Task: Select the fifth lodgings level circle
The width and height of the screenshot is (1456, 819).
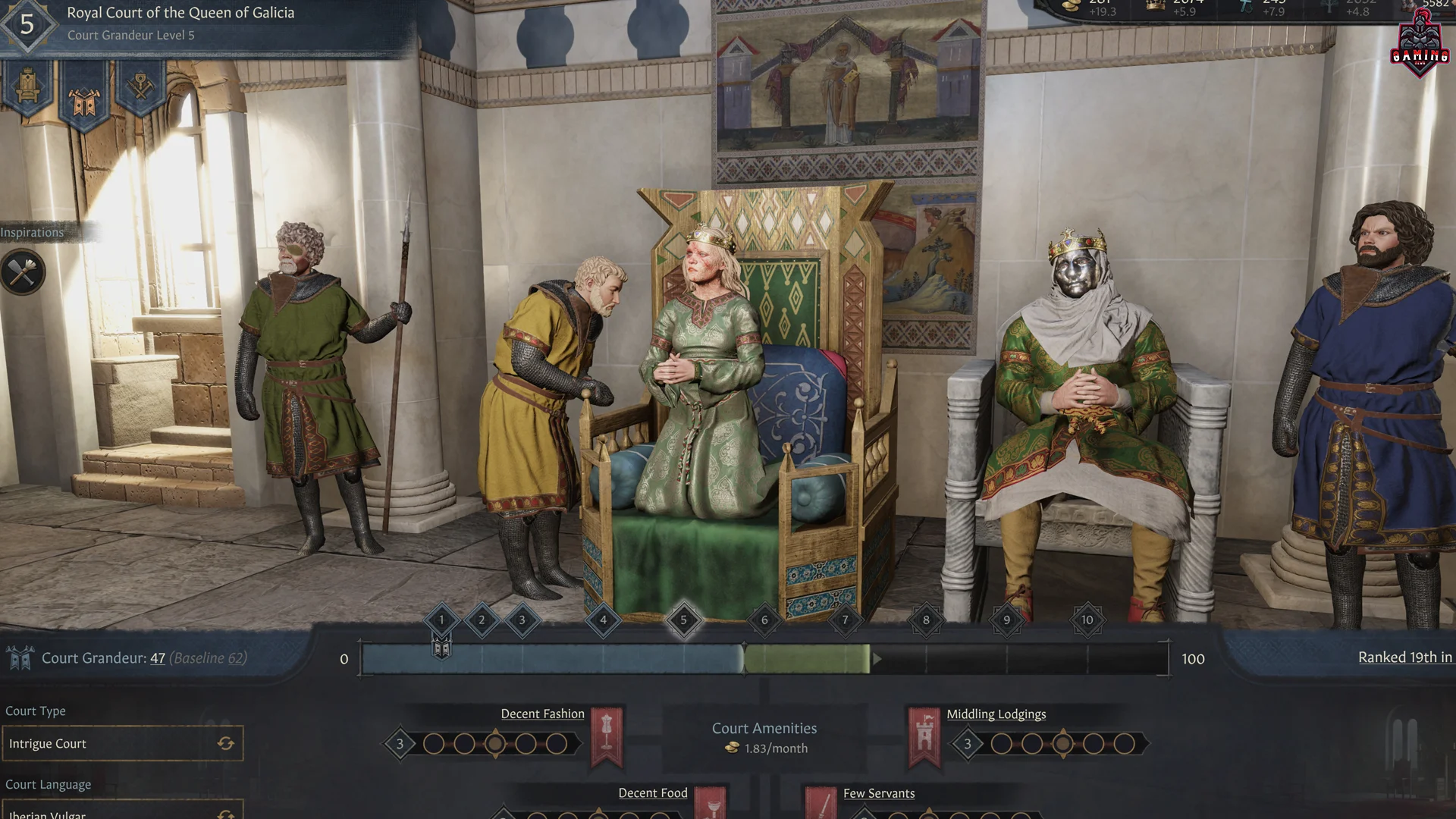Action: pyautogui.click(x=1125, y=745)
